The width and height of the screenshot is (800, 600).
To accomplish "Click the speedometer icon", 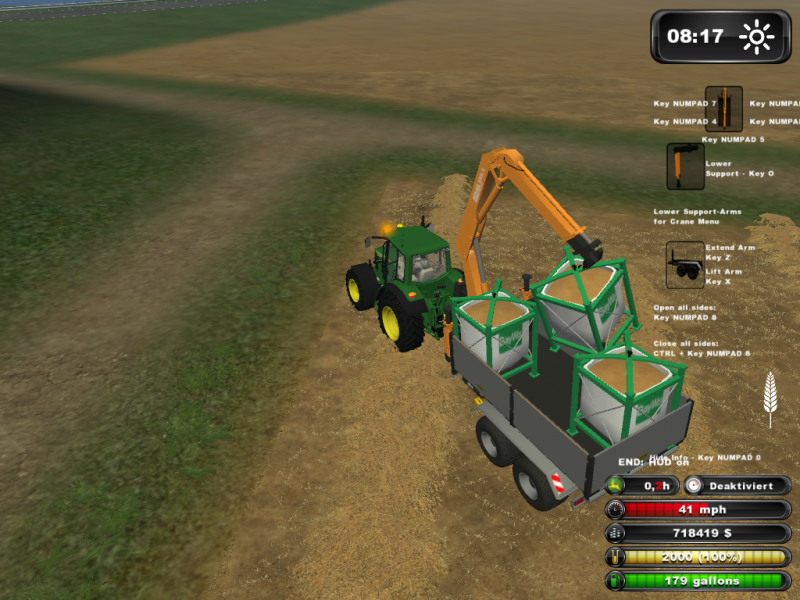I will 616,509.
